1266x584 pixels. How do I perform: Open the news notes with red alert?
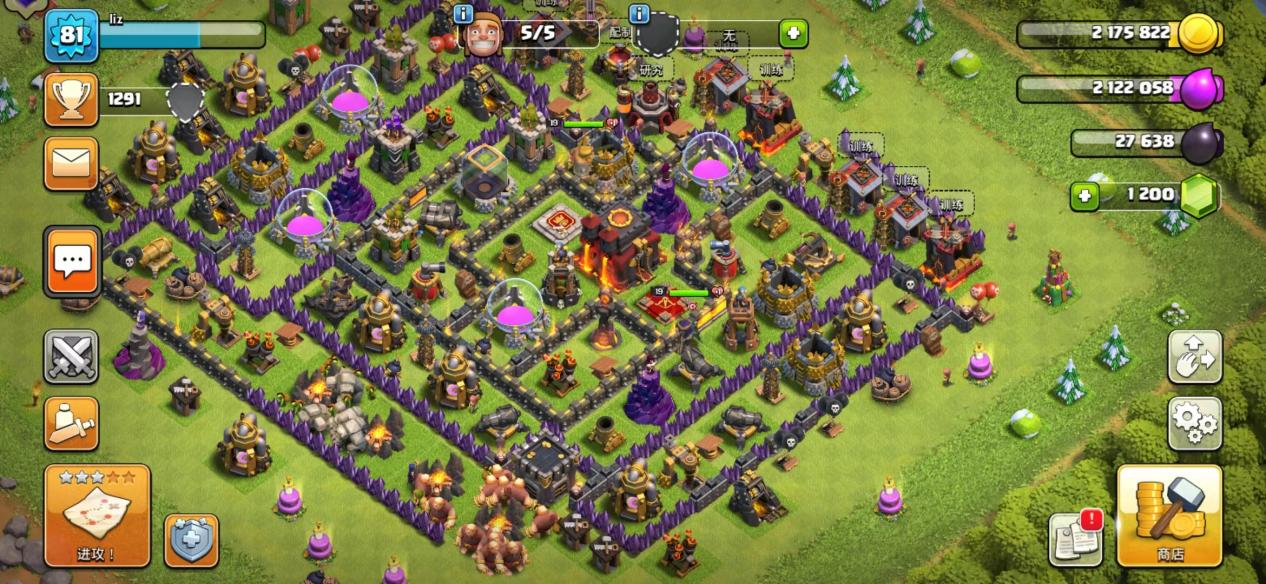coord(1076,540)
